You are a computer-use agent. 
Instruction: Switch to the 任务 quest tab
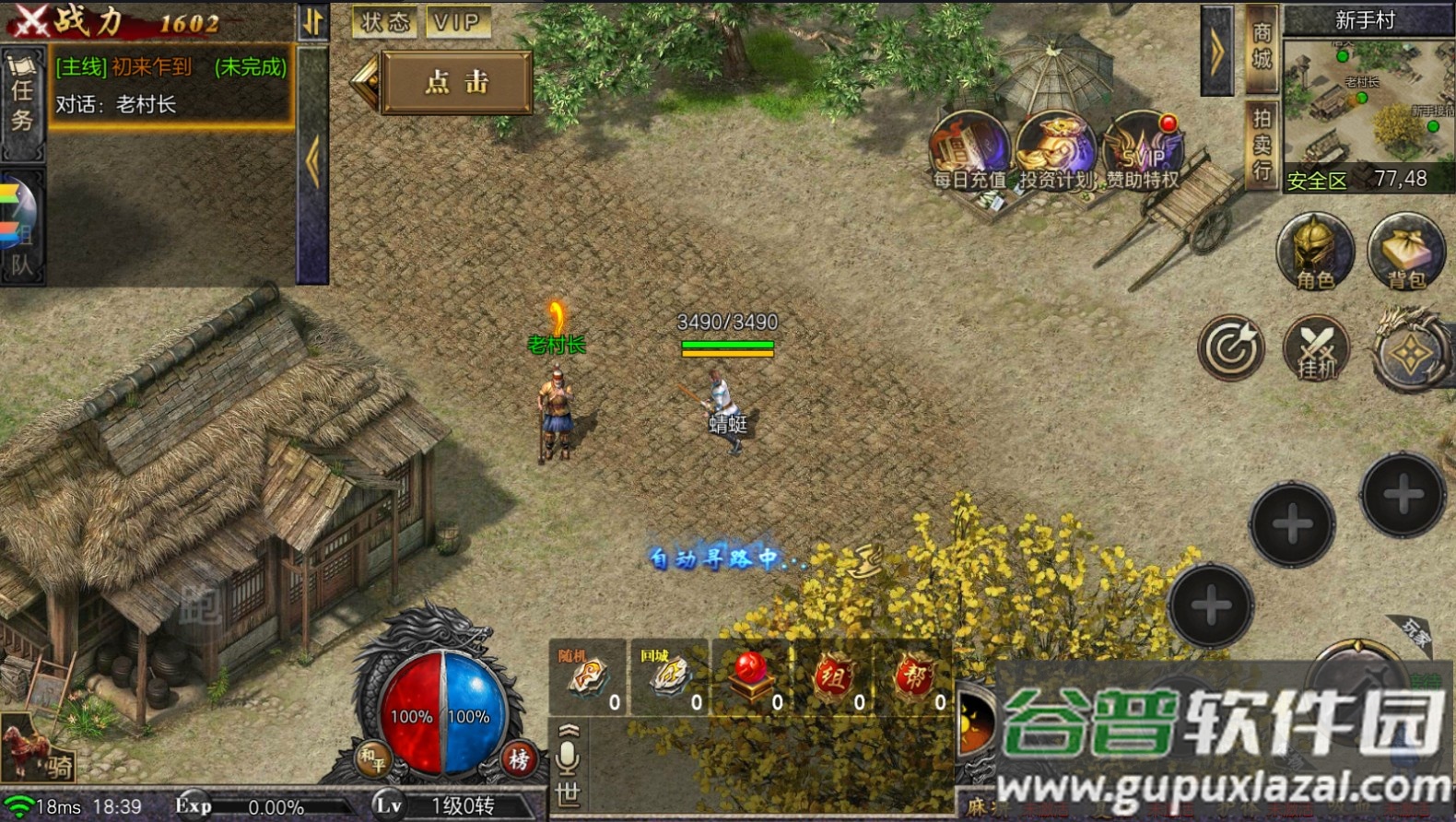22,103
